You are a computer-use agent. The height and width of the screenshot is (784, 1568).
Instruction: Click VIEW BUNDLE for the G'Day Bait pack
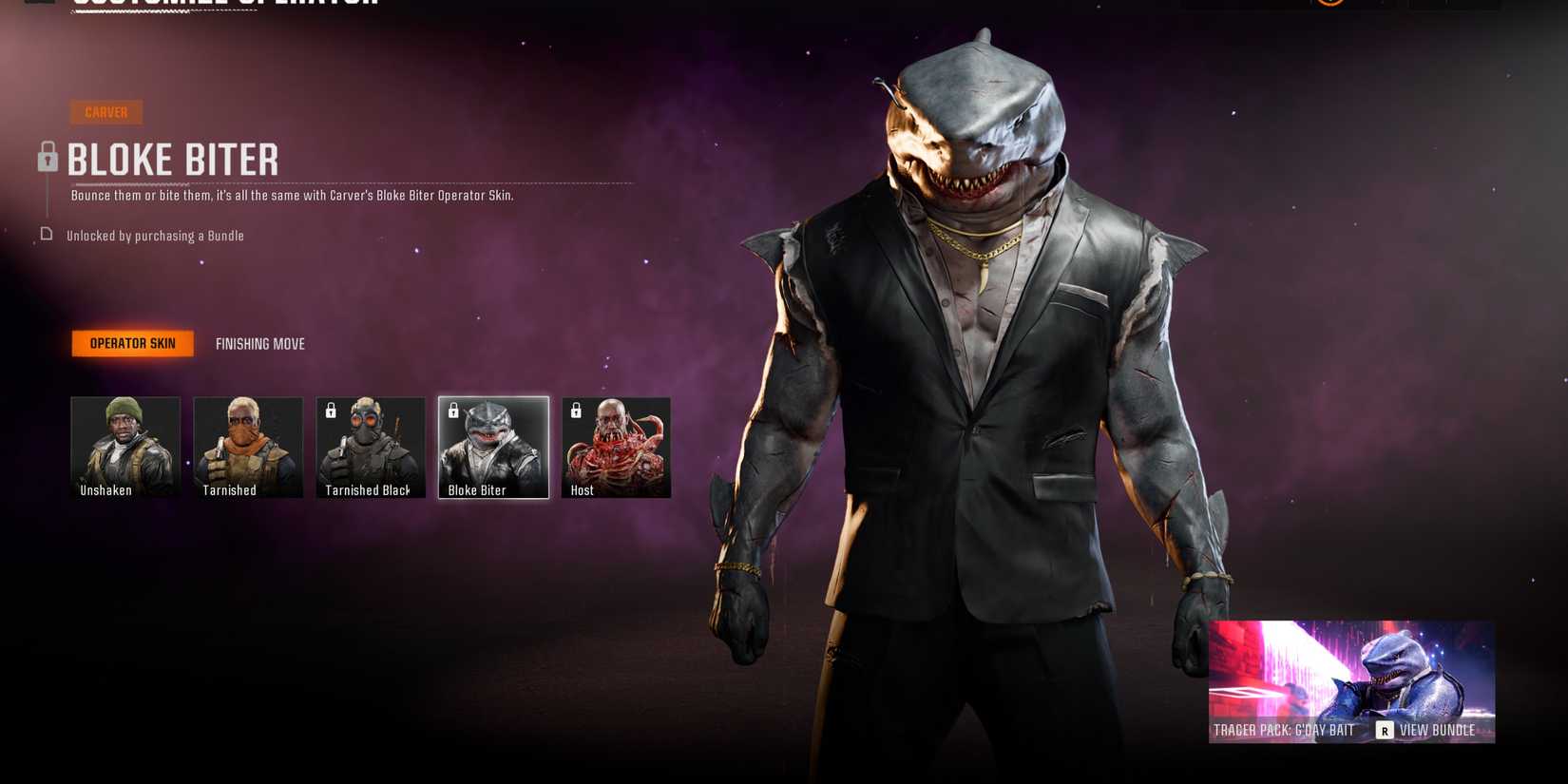tap(1436, 730)
